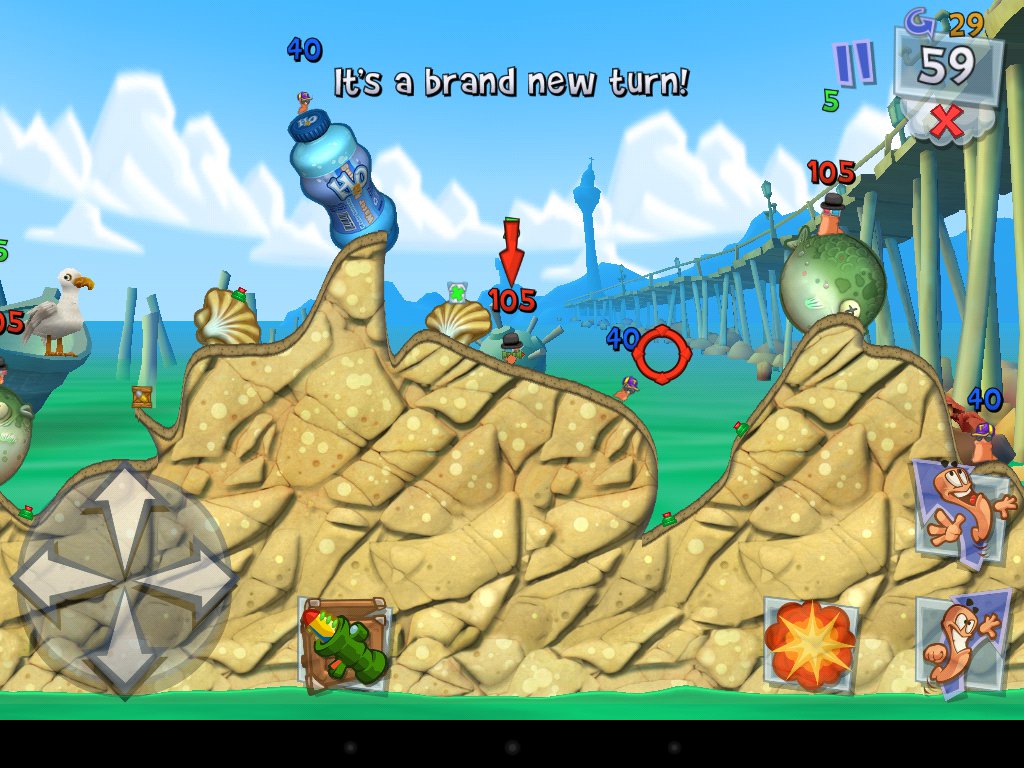Fire the weapon with the explosion button

[811, 642]
